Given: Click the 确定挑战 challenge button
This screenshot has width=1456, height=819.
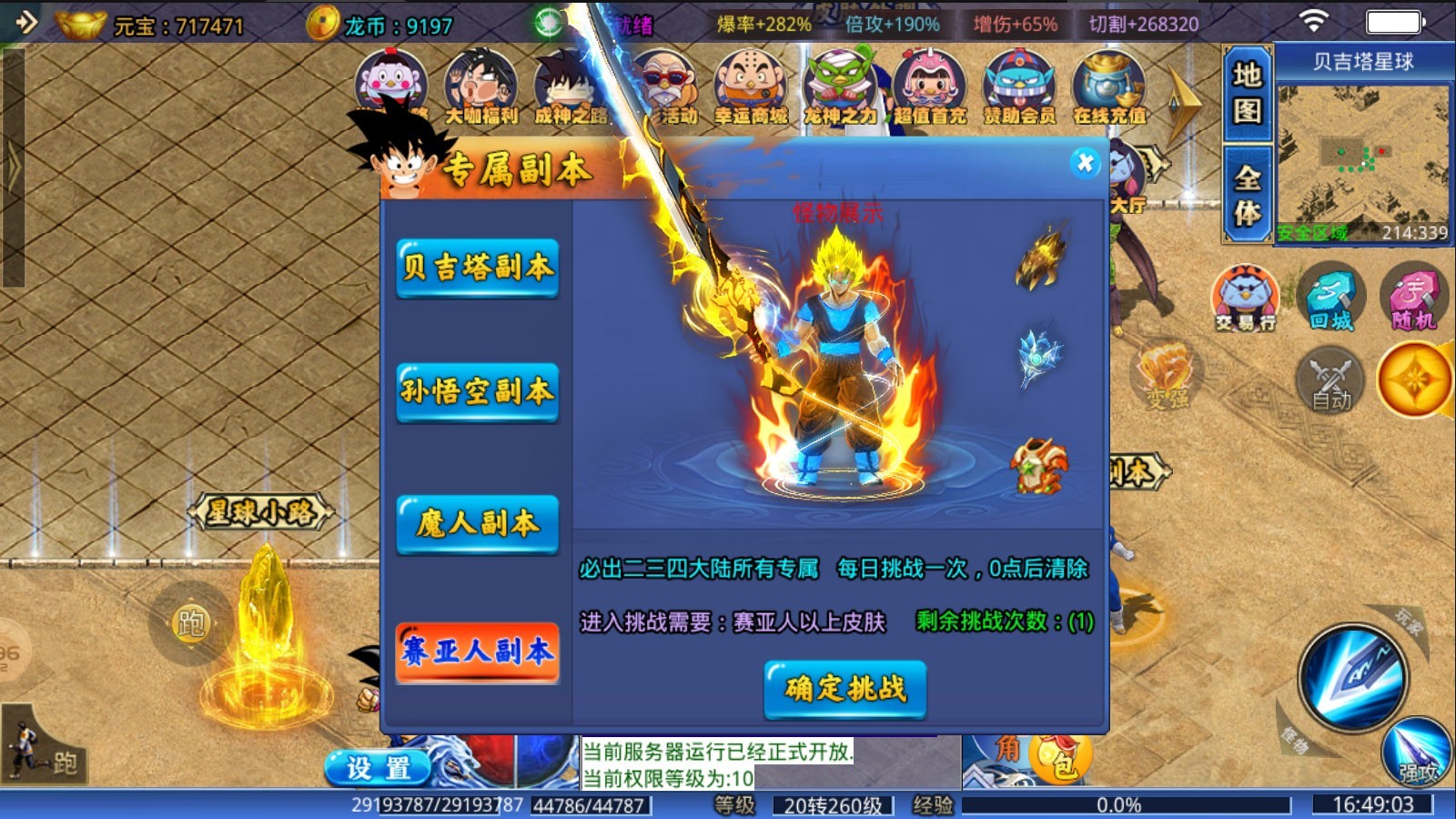Looking at the screenshot, I should pyautogui.click(x=846, y=691).
